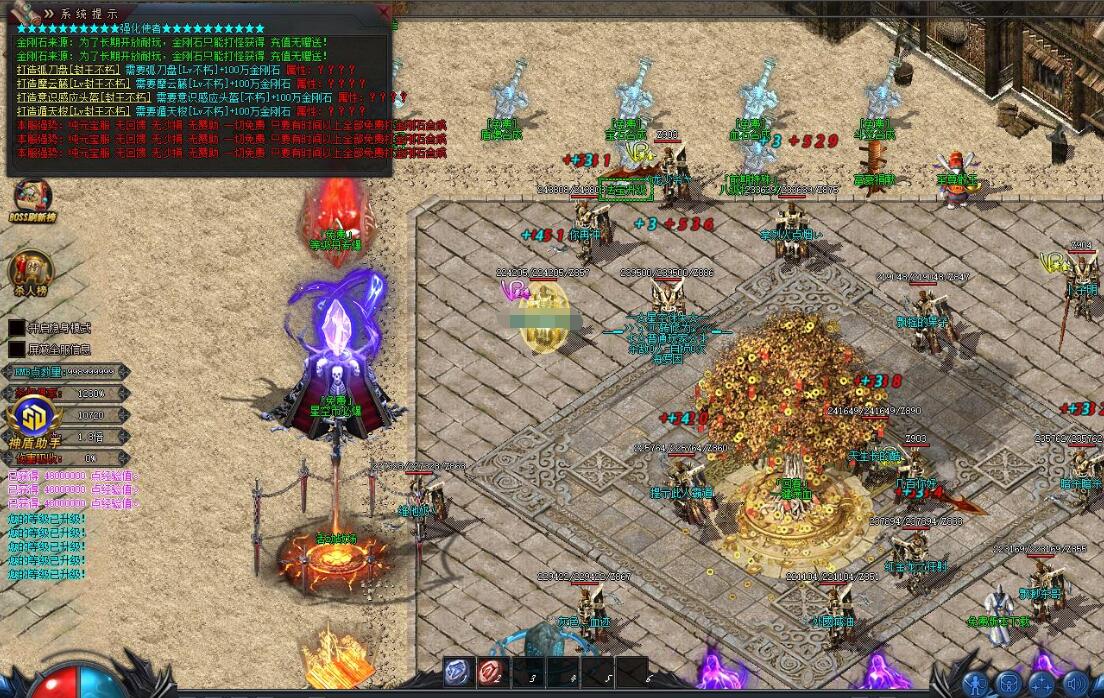Tick the 屏蔽全服信息 checkbox
1104x698 pixels.
[17, 349]
